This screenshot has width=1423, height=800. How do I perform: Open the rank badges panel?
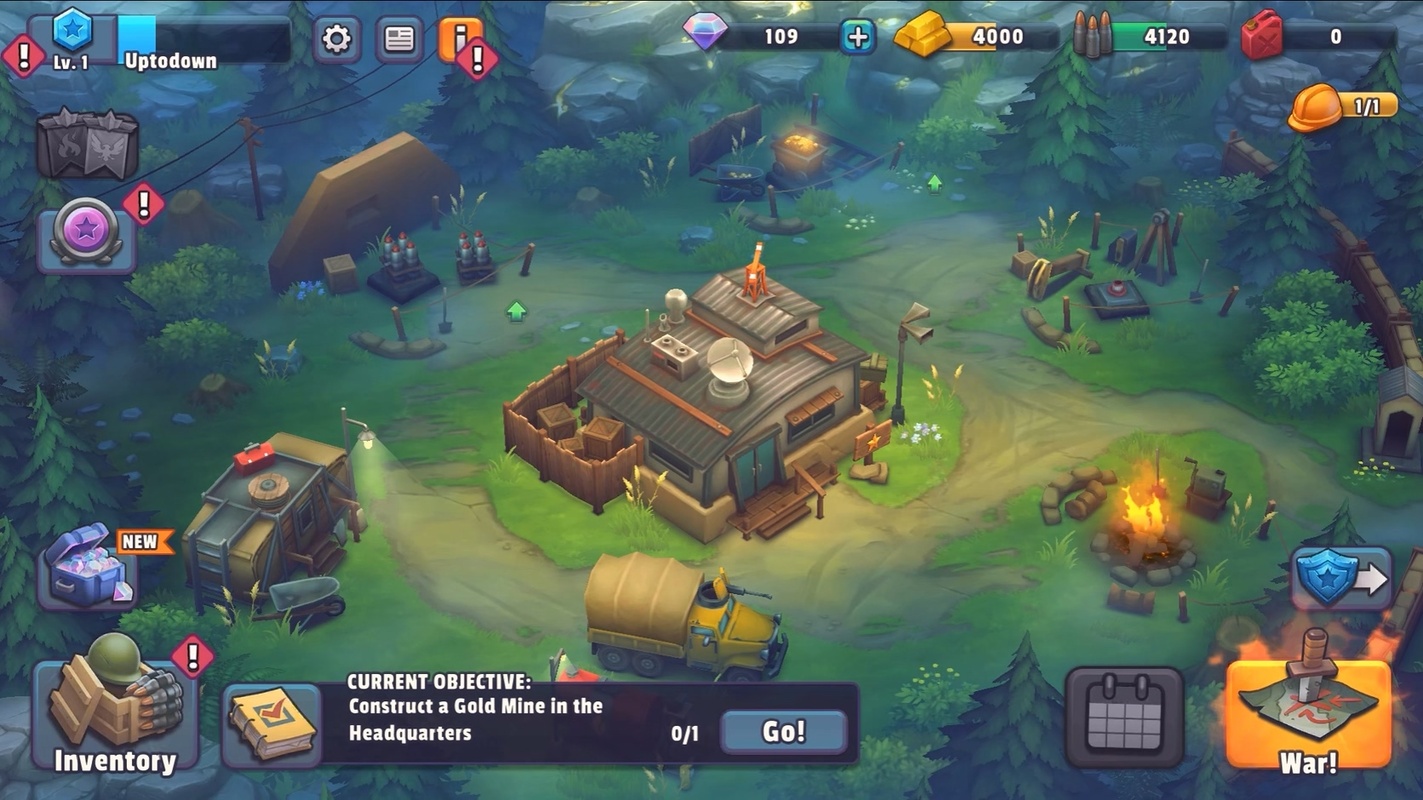pos(87,144)
